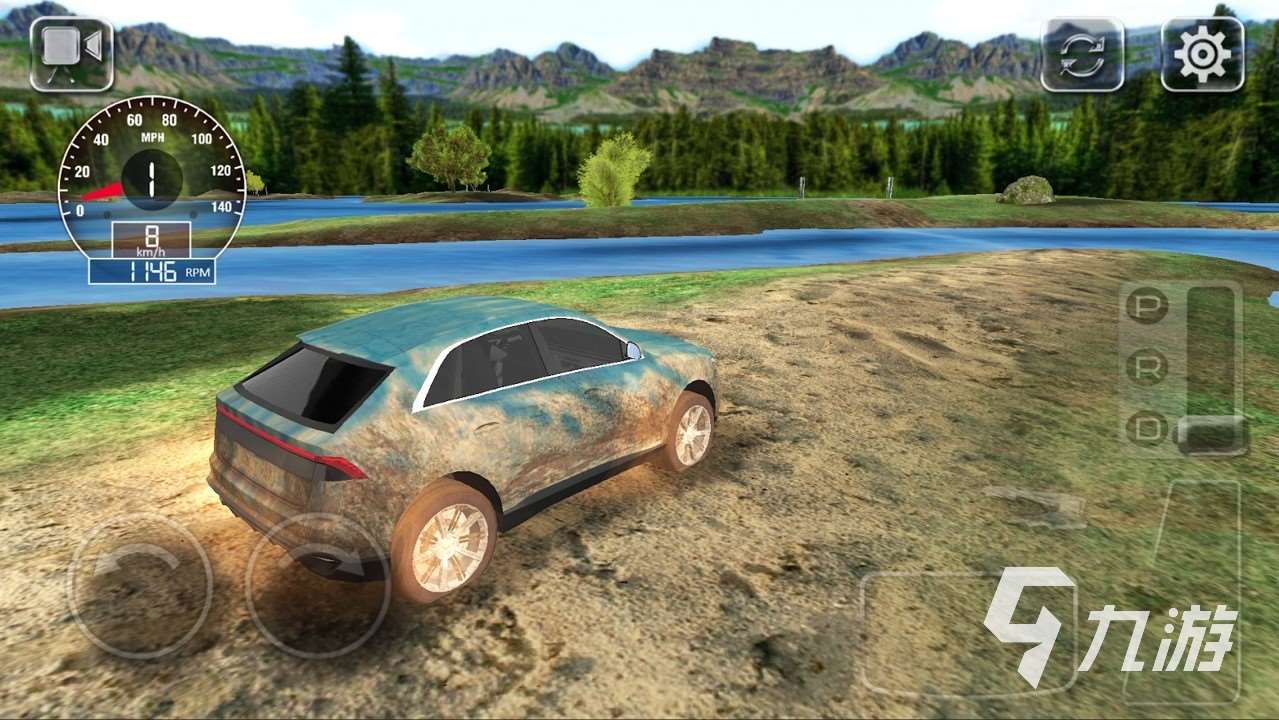Image resolution: width=1279 pixels, height=720 pixels.
Task: Tap the steer right arrow button
Action: [x=317, y=585]
